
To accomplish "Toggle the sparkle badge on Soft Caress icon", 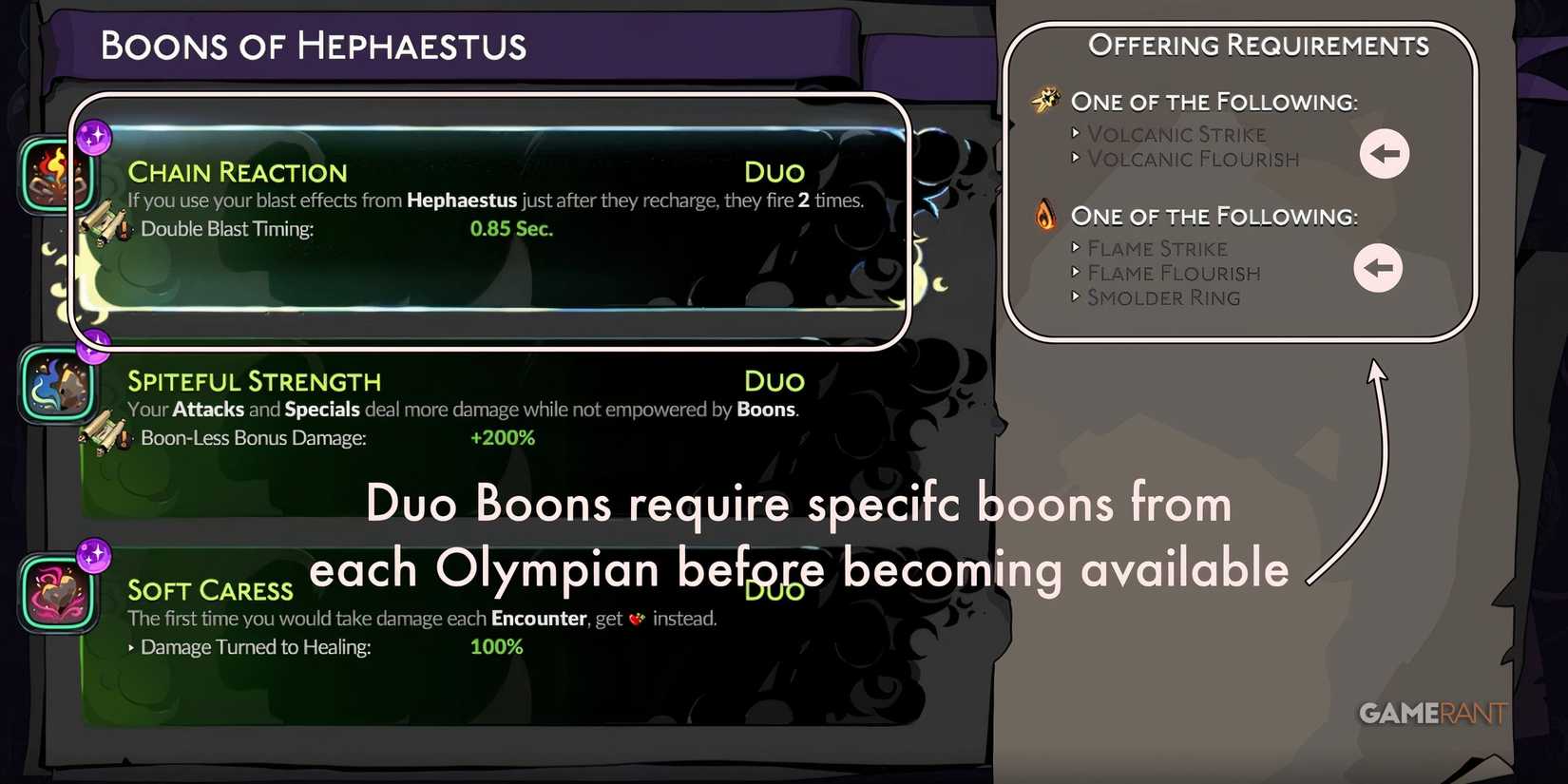I will (92, 561).
